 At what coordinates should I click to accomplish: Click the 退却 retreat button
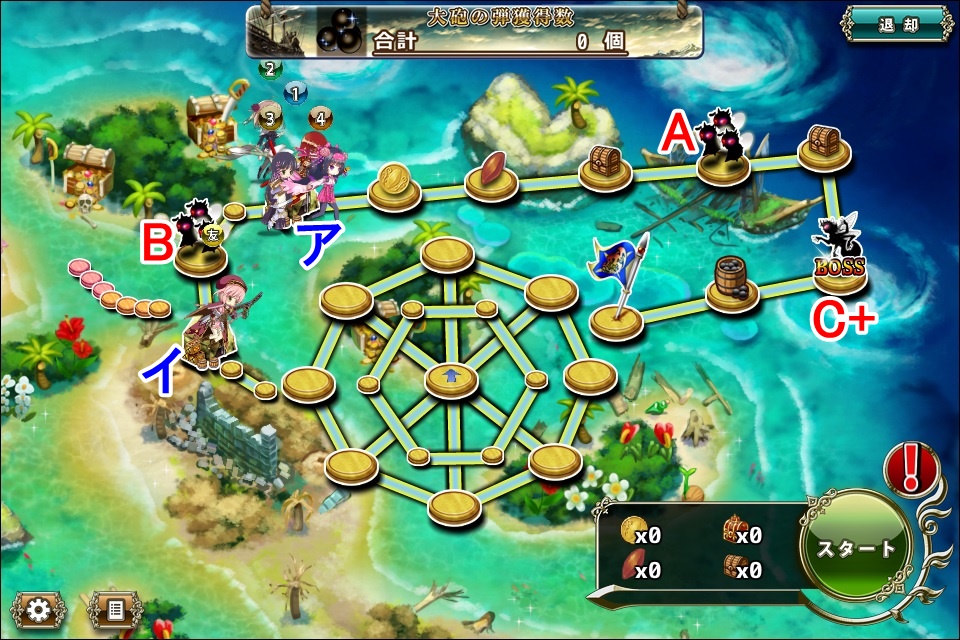click(x=897, y=25)
